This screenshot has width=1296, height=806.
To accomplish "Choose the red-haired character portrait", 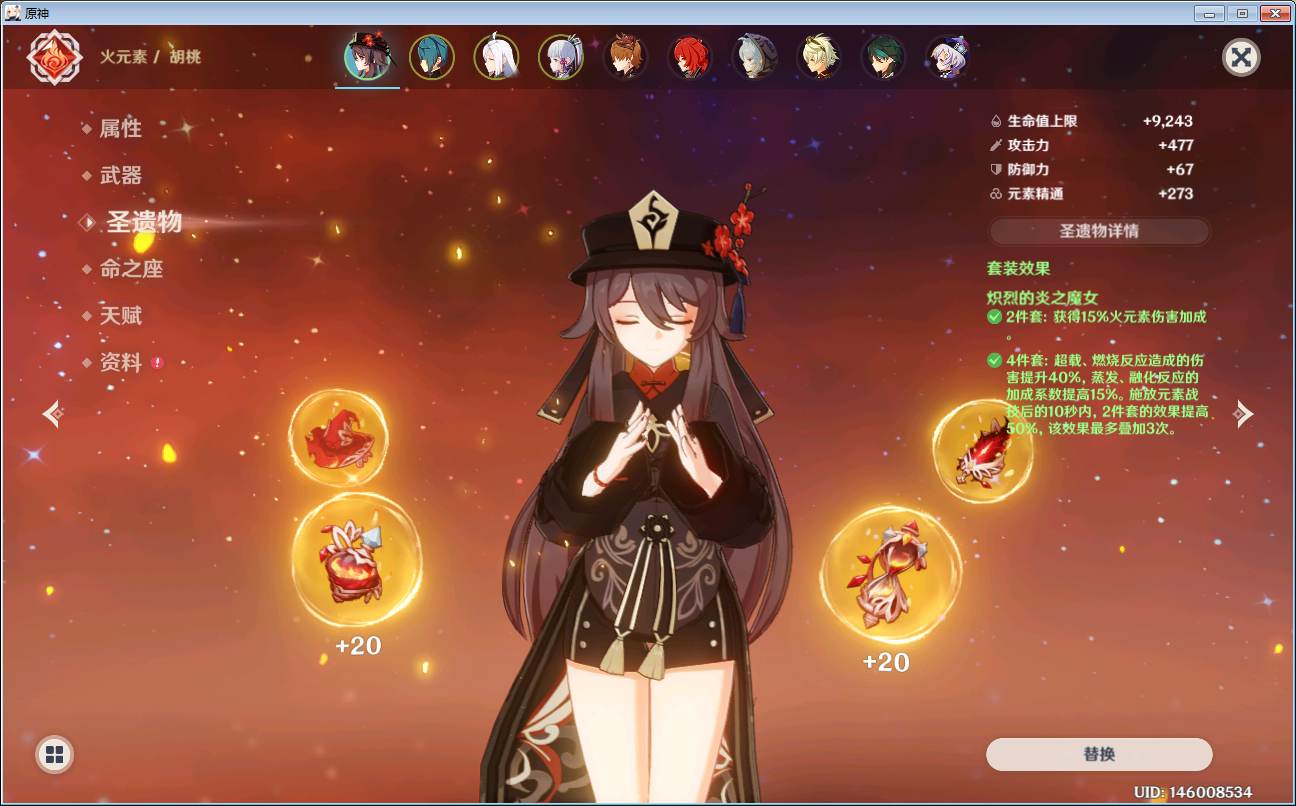I will click(689, 57).
